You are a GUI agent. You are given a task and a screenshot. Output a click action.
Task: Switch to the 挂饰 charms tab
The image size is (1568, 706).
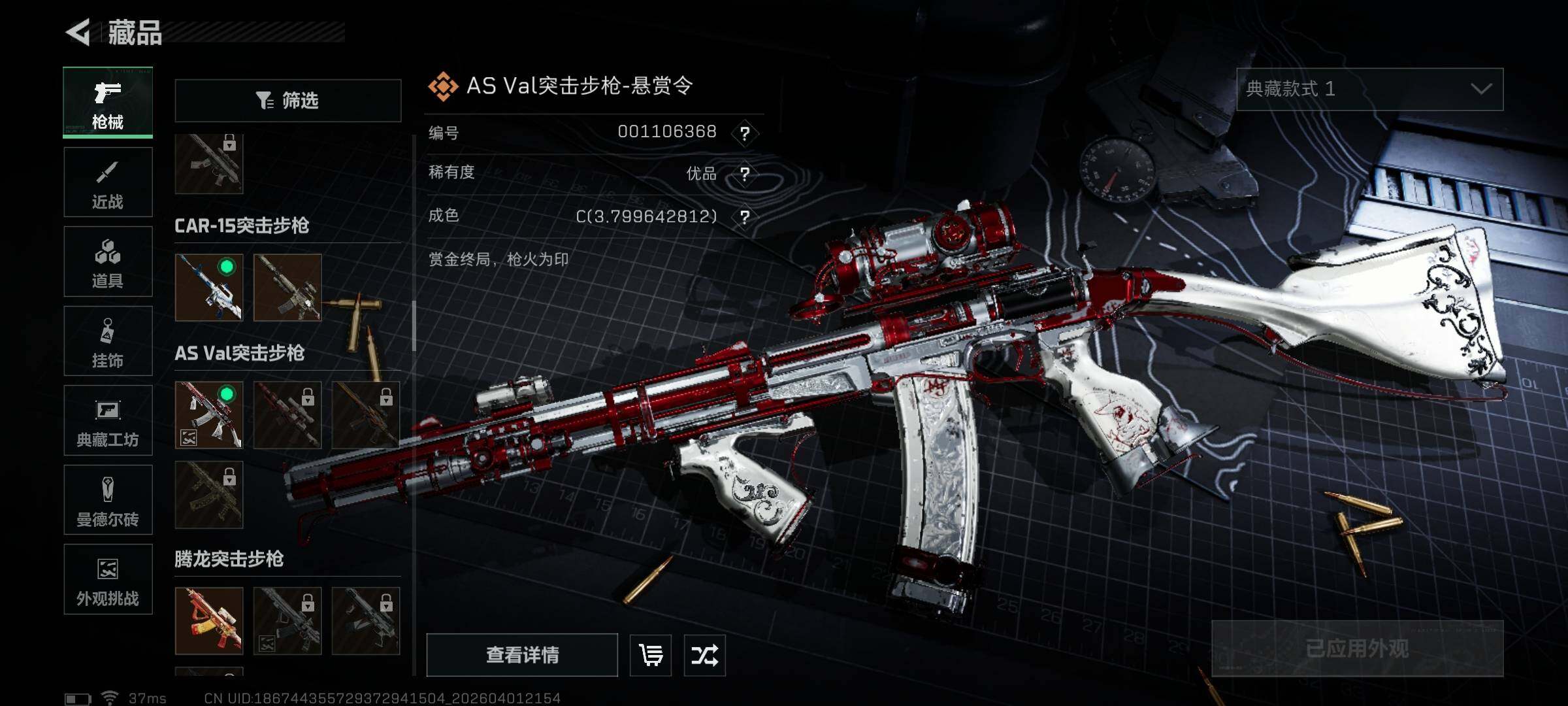(x=108, y=341)
